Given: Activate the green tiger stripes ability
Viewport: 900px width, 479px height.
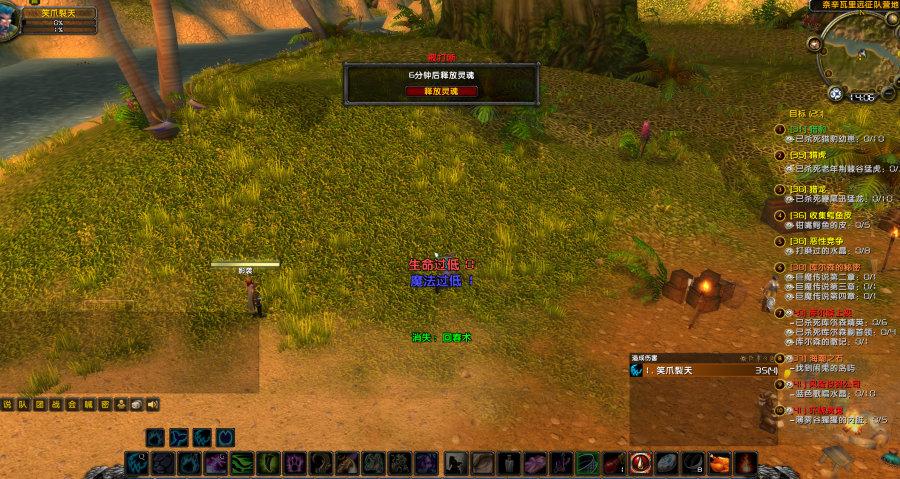Looking at the screenshot, I should click(x=242, y=463).
